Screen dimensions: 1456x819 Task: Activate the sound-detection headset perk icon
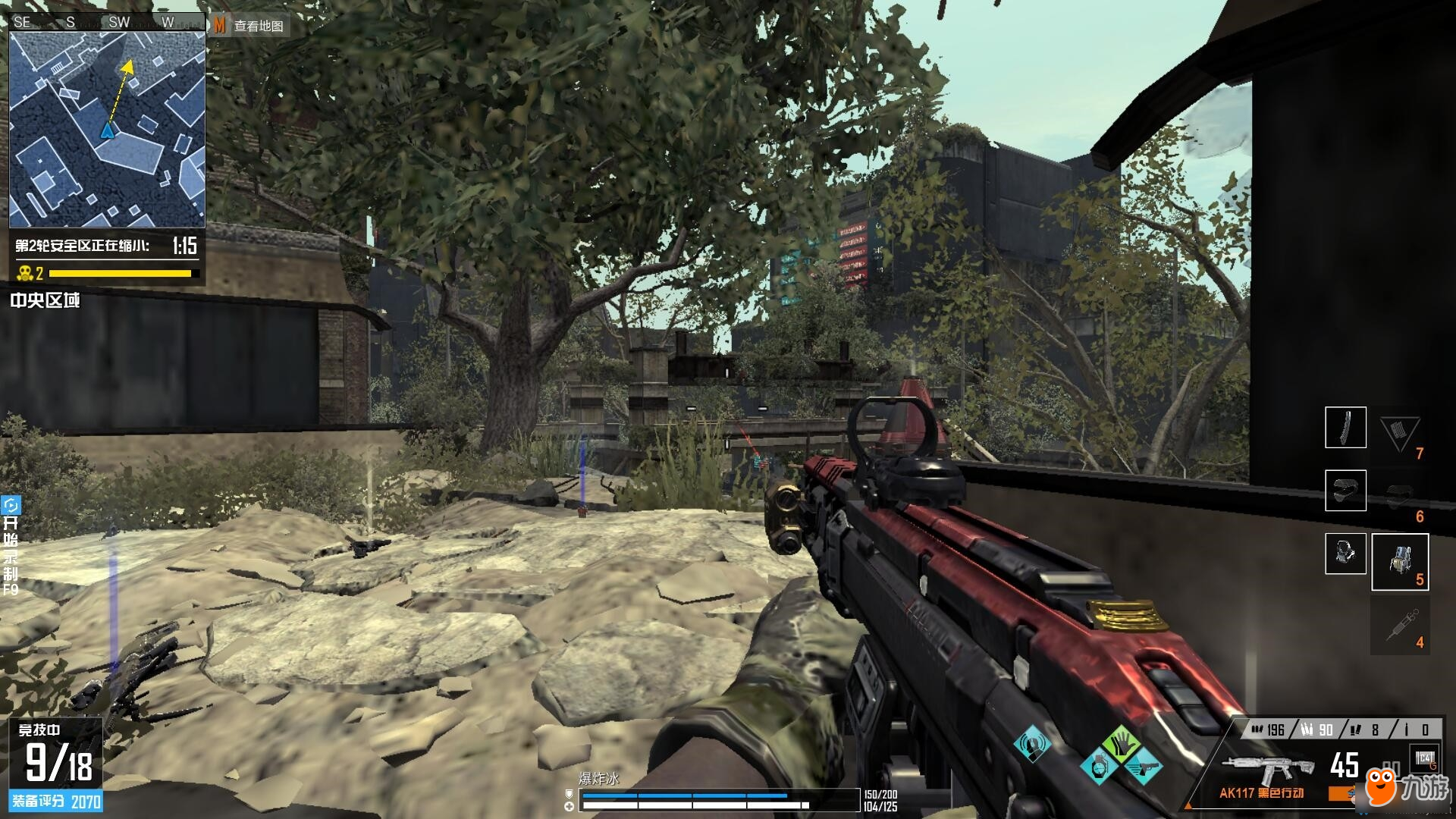(1032, 743)
